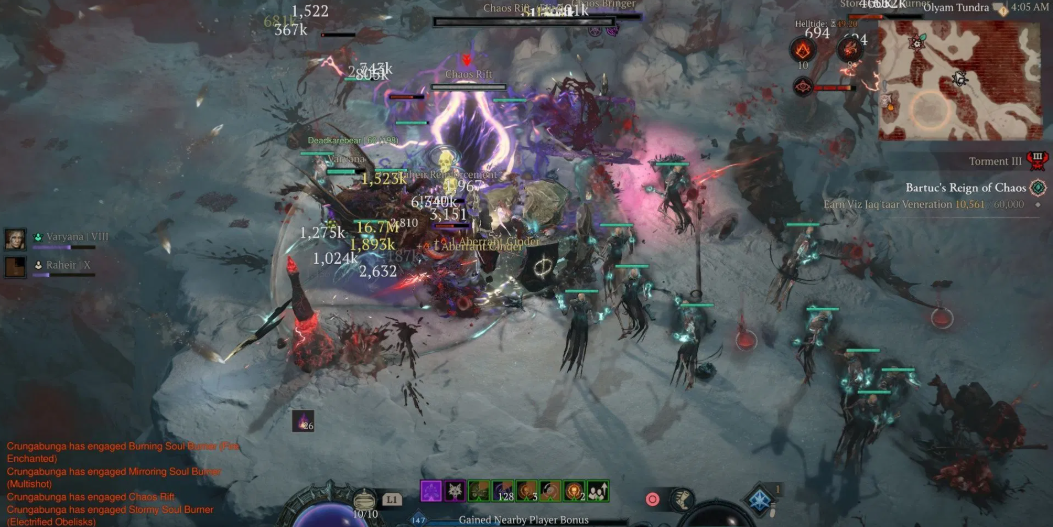Screen dimensions: 1053x527
Task: Click the wolf face buff icon
Action: pos(456,491)
